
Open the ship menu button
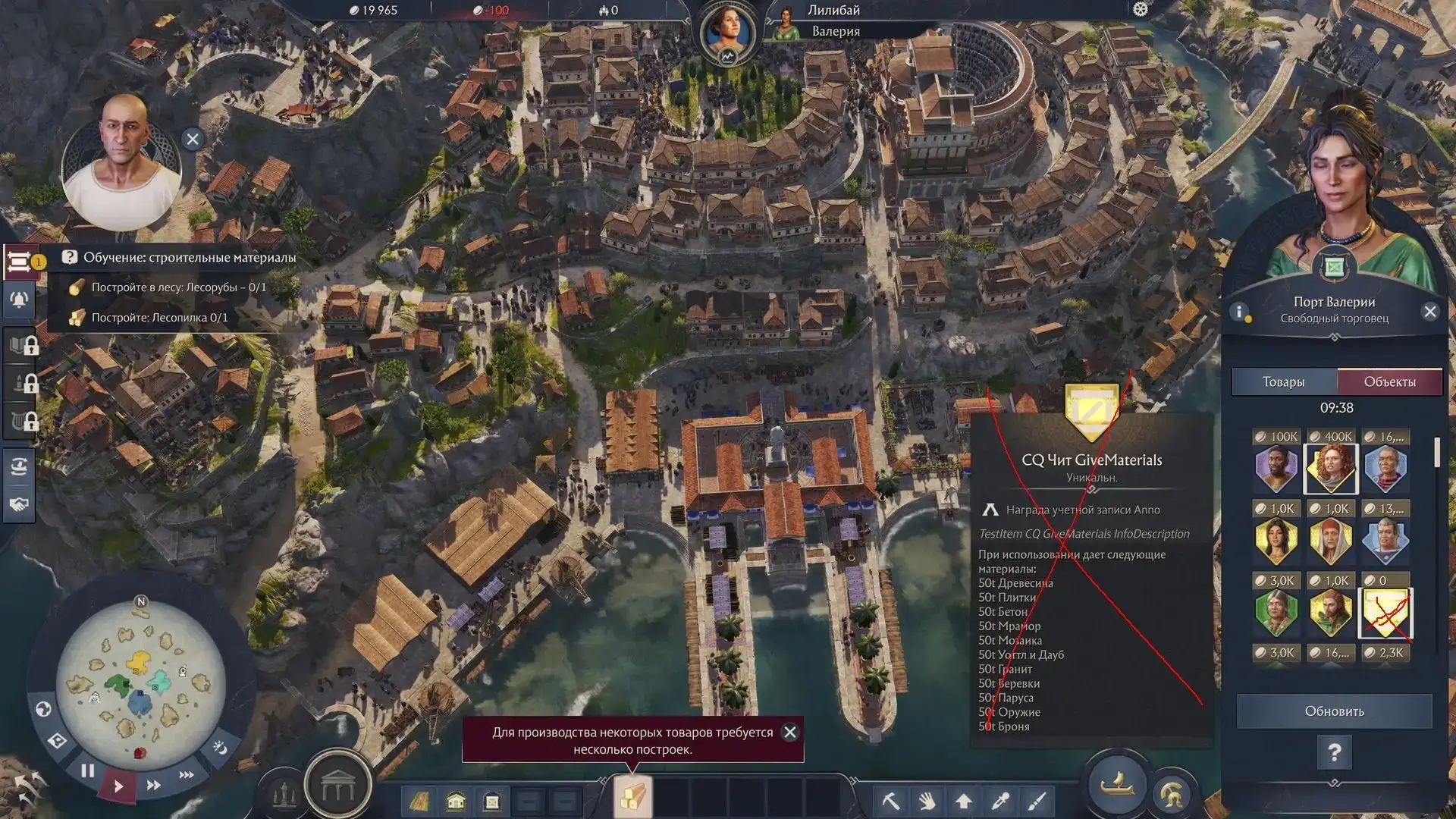(1117, 784)
